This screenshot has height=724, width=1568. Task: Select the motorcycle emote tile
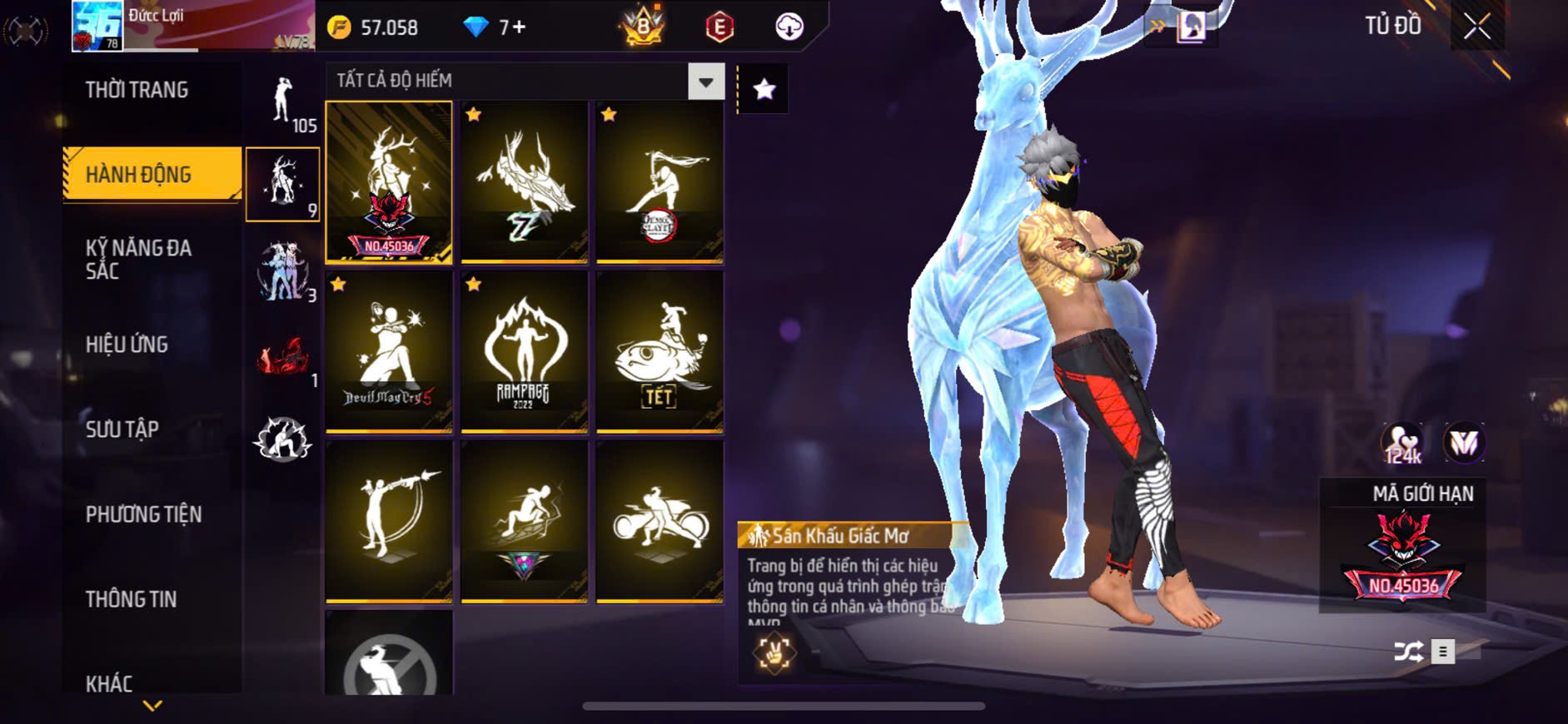tap(659, 521)
